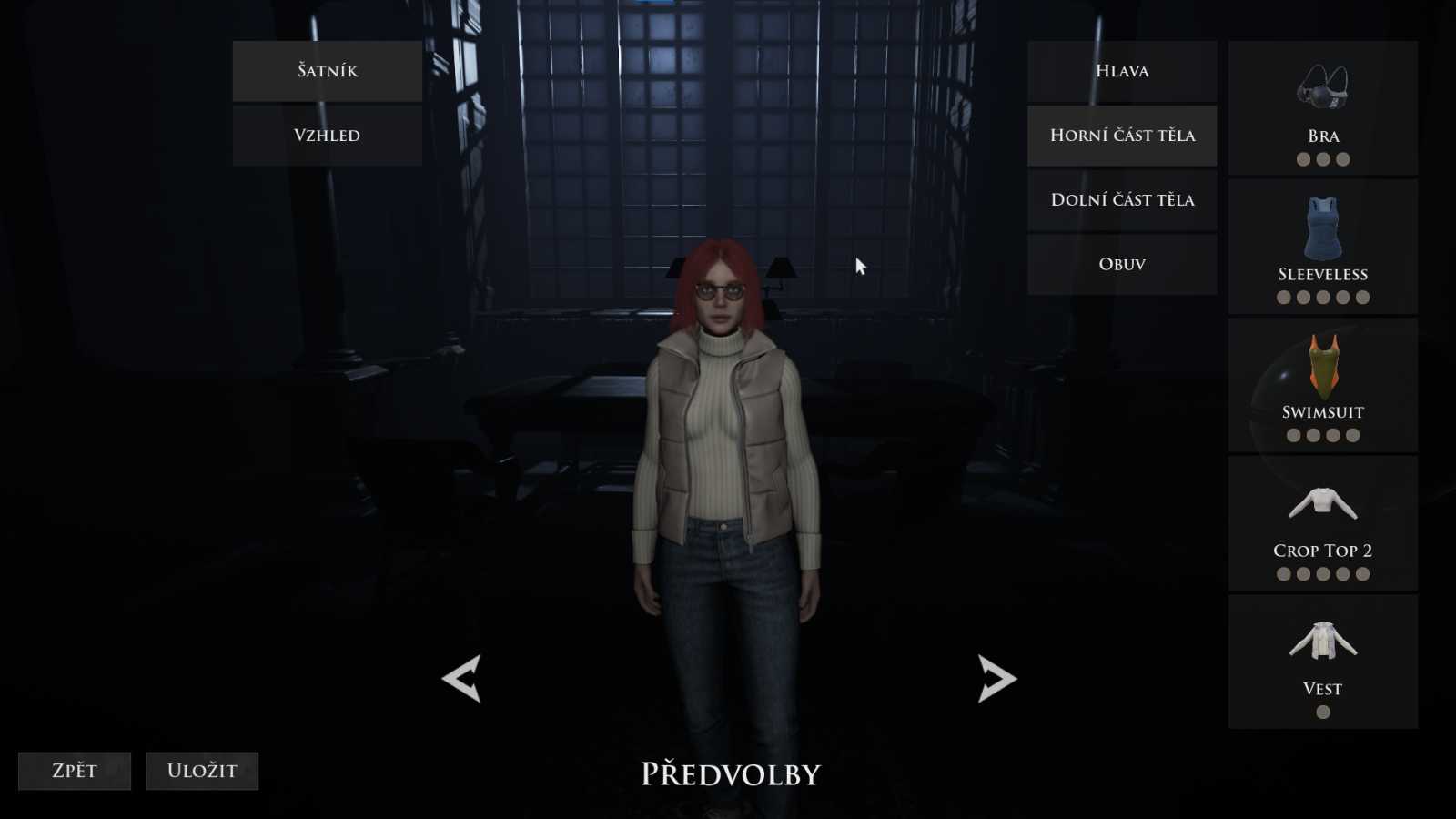
Task: Equip the Vest item
Action: click(x=1322, y=662)
